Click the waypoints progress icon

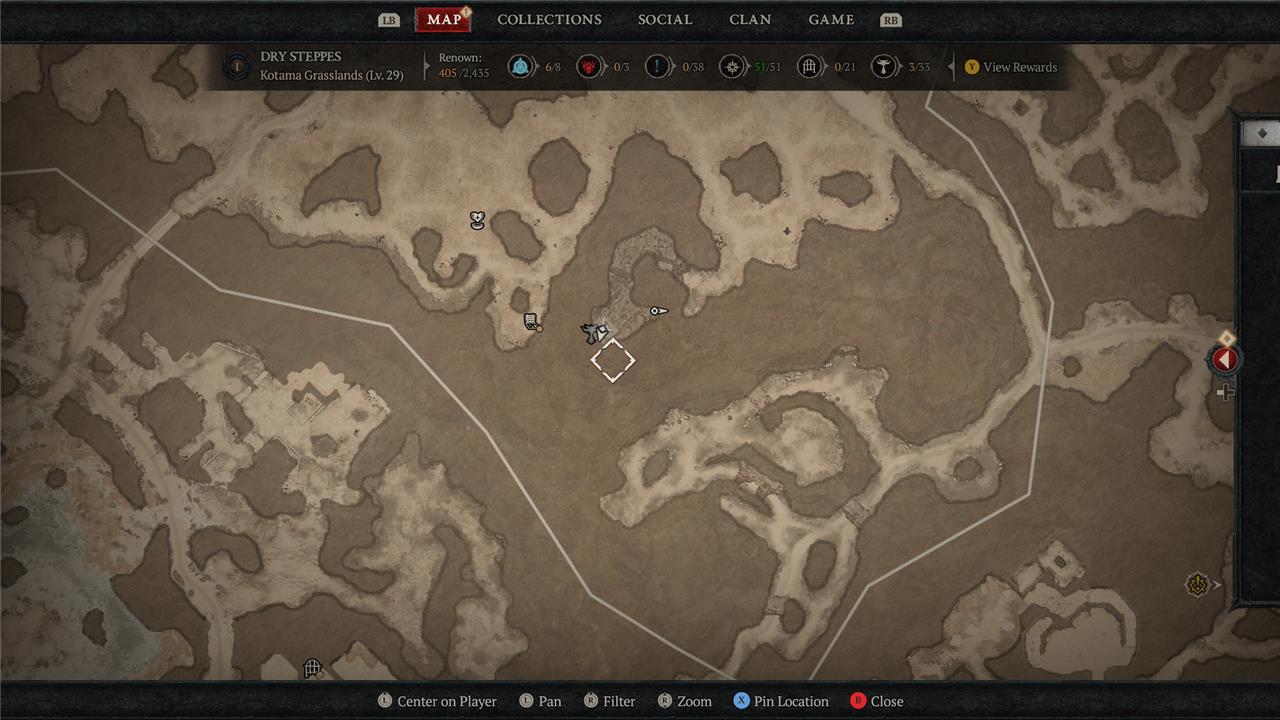click(x=519, y=67)
